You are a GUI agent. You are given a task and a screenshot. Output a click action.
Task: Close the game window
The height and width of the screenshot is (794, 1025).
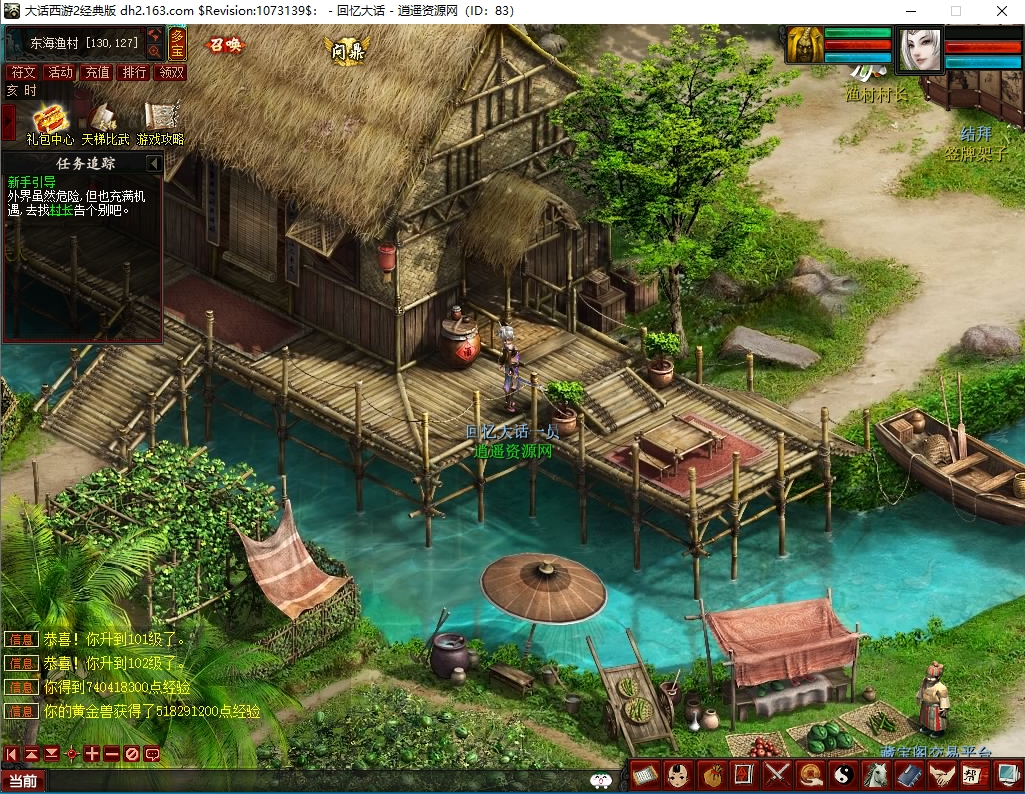[x=1001, y=11]
